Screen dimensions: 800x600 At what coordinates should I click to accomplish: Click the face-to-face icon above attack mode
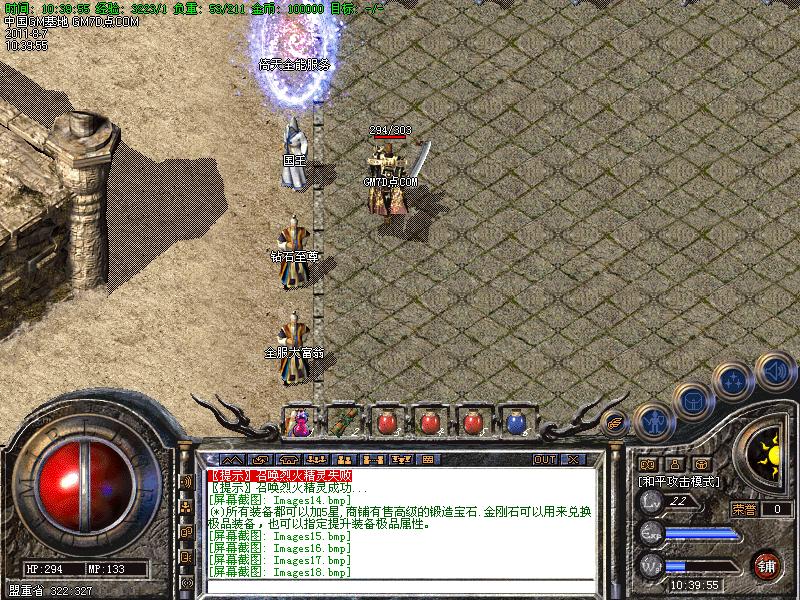click(x=647, y=464)
